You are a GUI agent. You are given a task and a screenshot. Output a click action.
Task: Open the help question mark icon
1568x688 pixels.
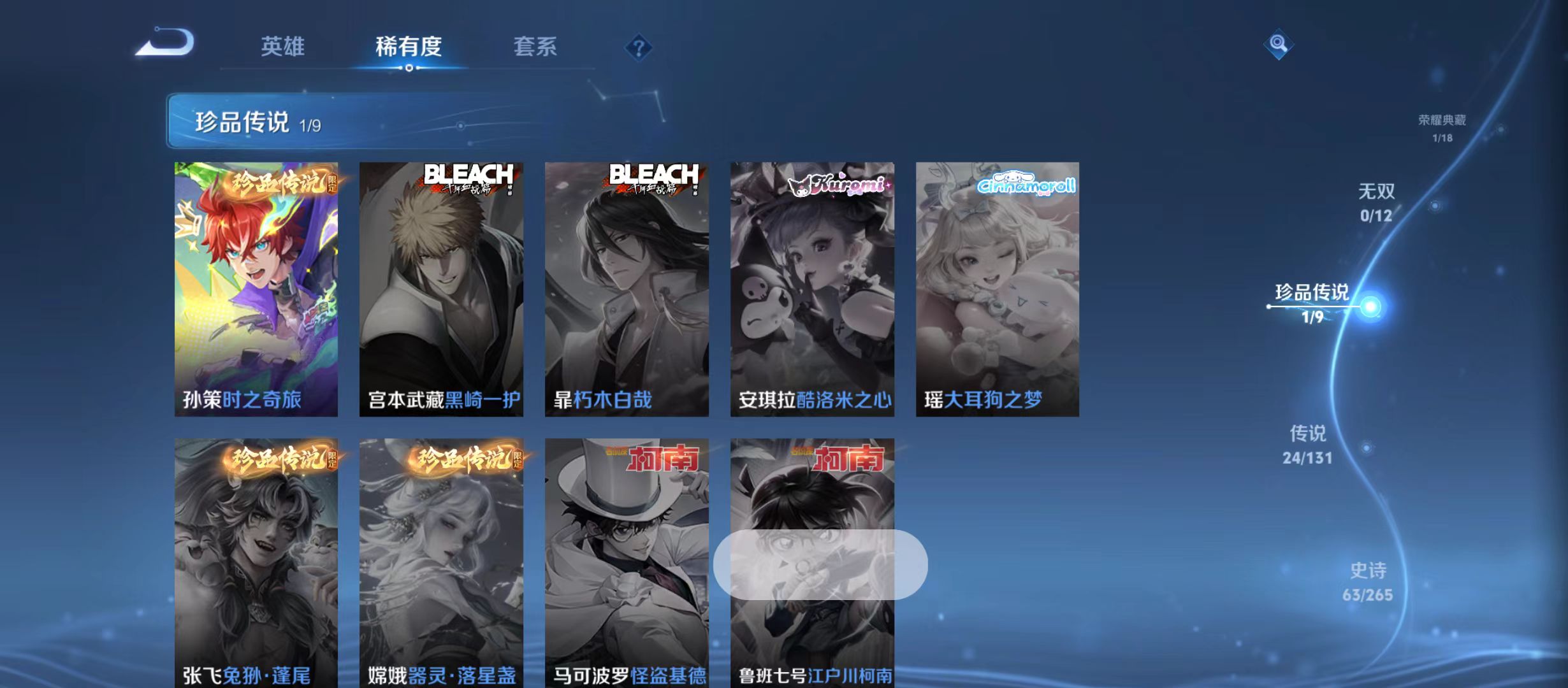click(x=639, y=48)
